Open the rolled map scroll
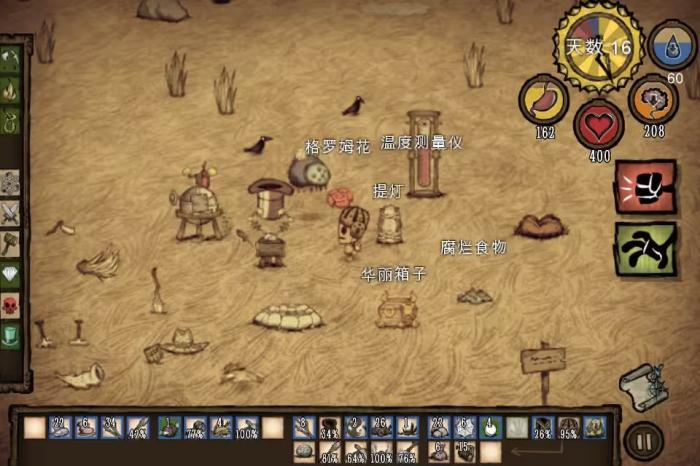The width and height of the screenshot is (700, 466). (642, 385)
